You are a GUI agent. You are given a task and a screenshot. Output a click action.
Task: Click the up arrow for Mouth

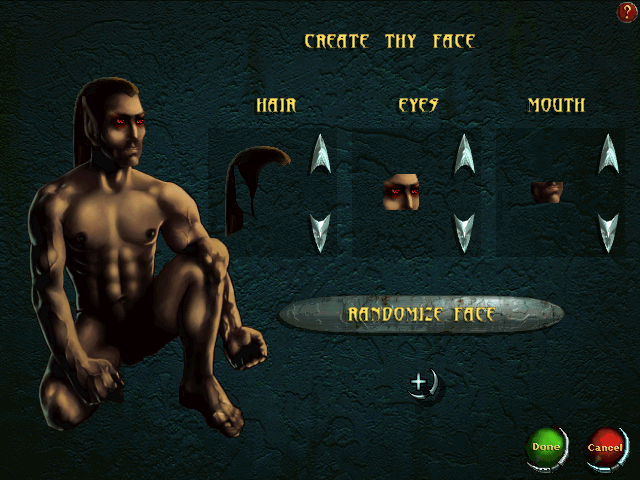[x=608, y=154]
